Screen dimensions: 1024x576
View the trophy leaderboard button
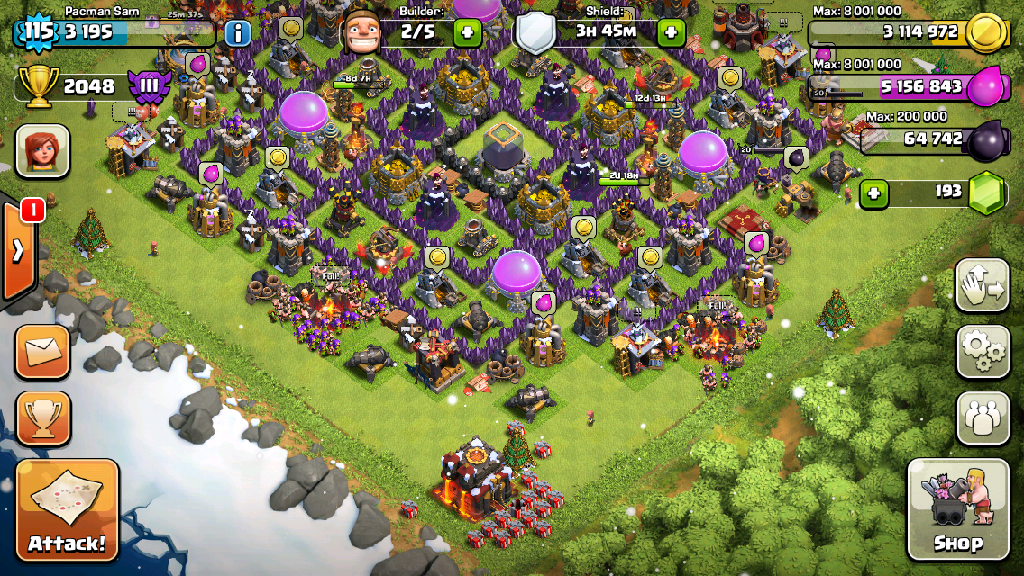43,417
